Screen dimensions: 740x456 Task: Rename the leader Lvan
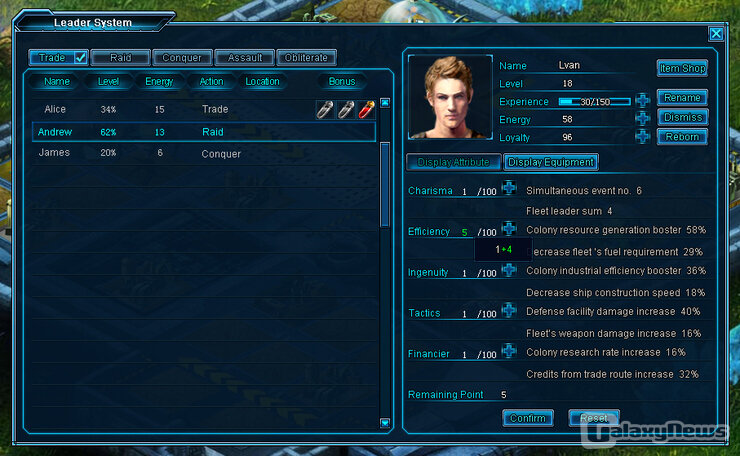pyautogui.click(x=682, y=98)
